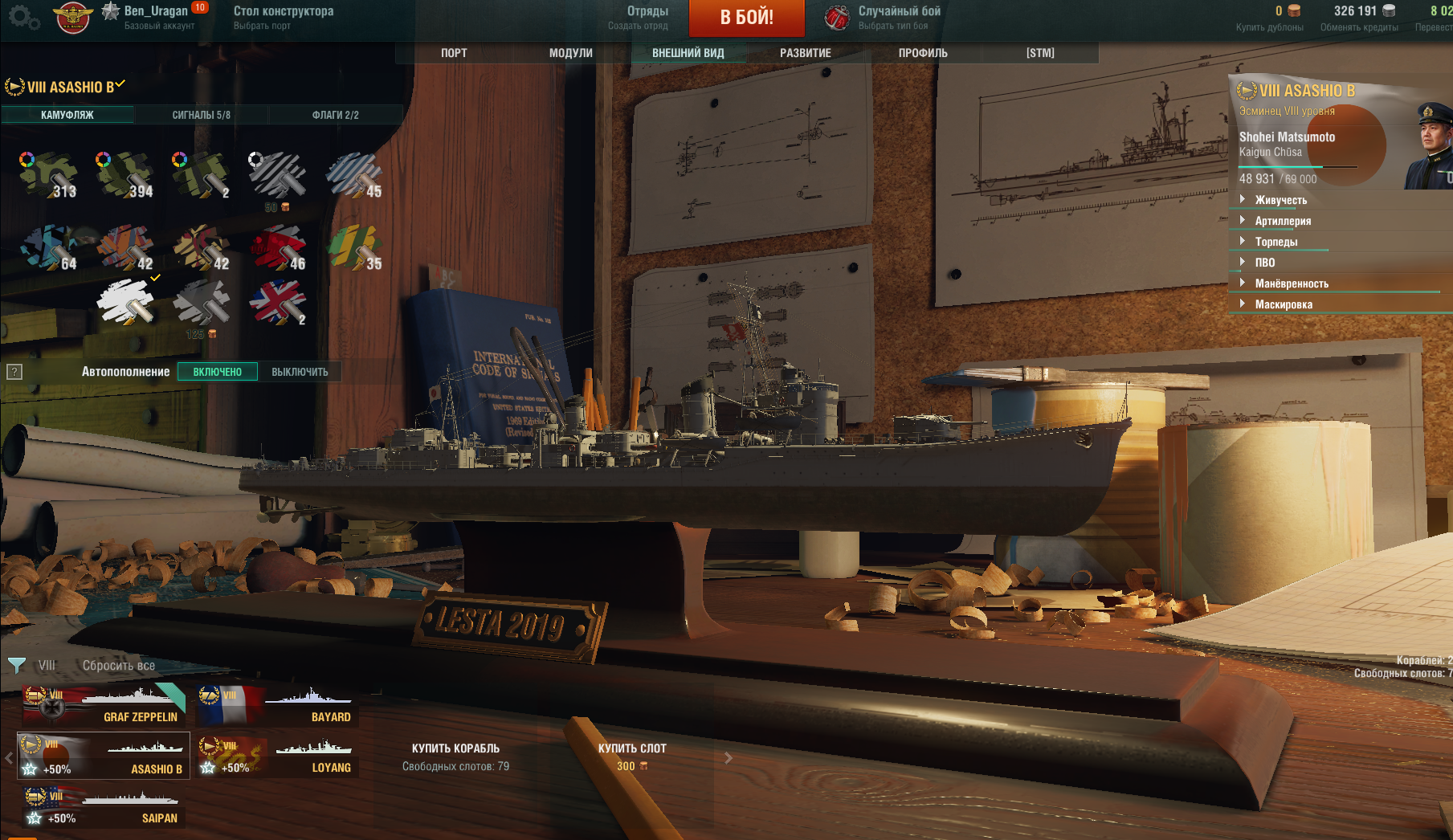
Task: Open game settings via gear icon
Action: (x=22, y=17)
